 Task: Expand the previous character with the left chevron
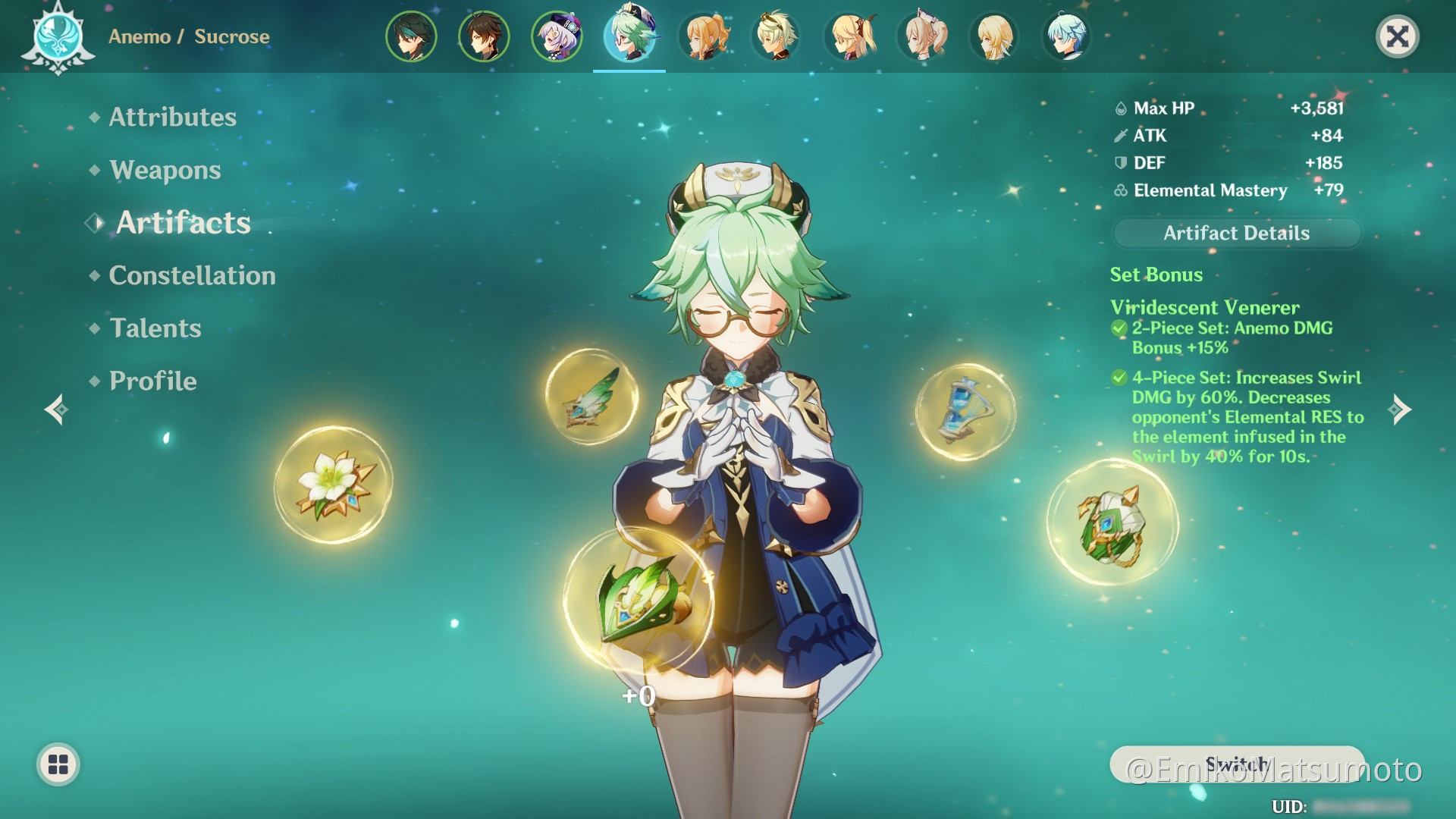point(56,409)
